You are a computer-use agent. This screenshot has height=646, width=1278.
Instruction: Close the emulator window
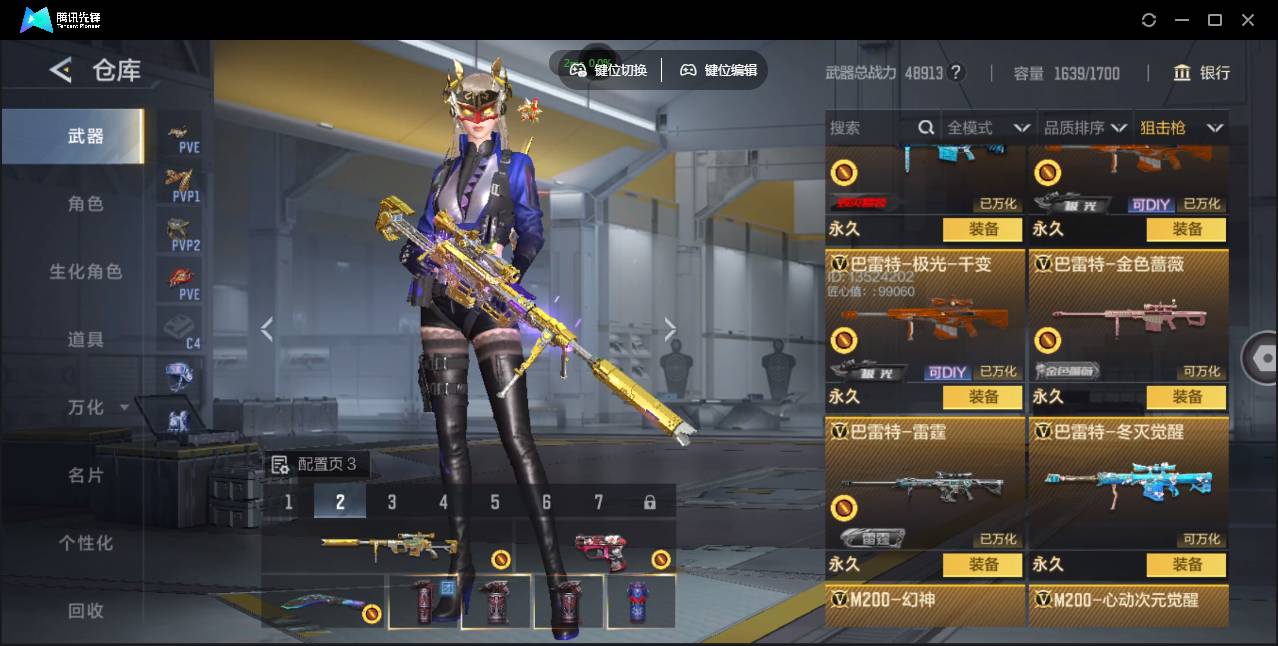point(1248,20)
